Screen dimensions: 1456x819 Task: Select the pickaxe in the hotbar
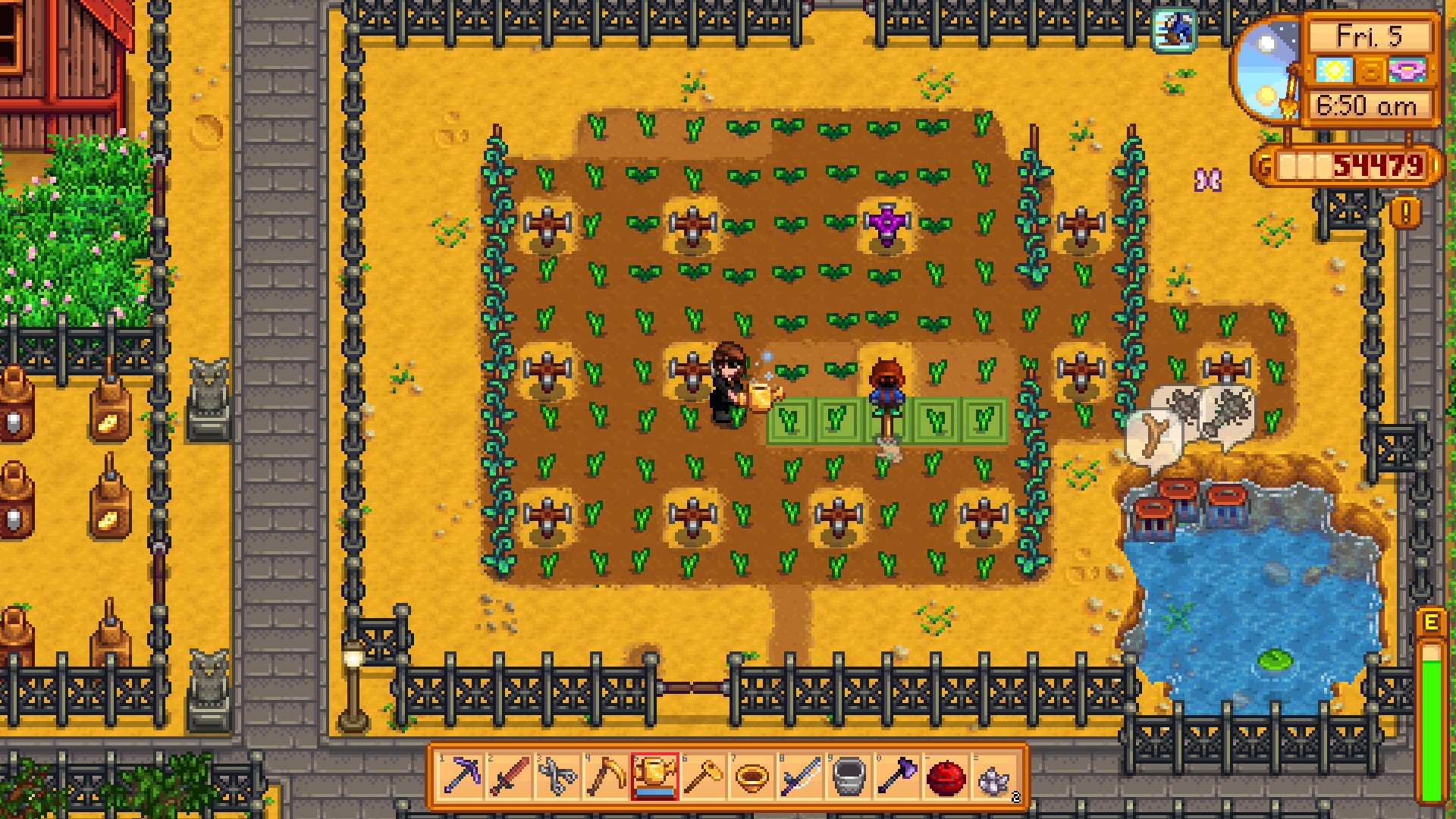(x=460, y=777)
